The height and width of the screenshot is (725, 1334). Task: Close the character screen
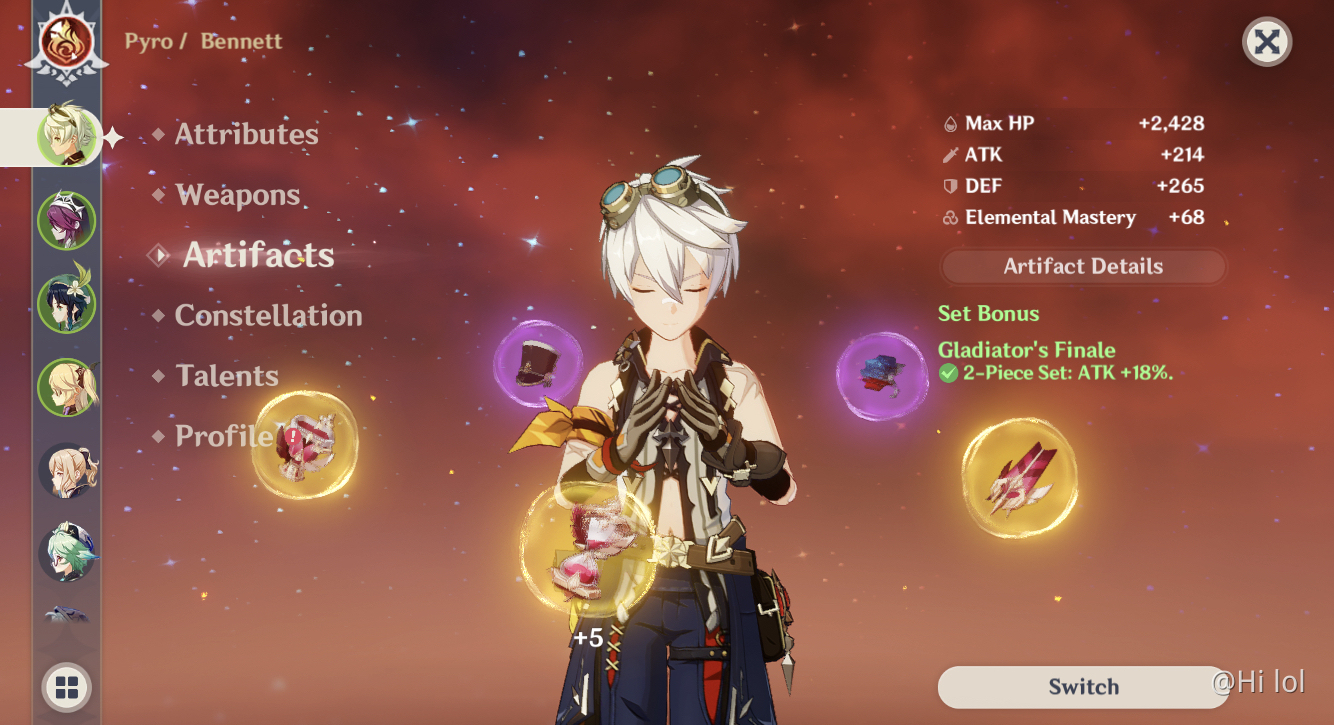[x=1267, y=42]
